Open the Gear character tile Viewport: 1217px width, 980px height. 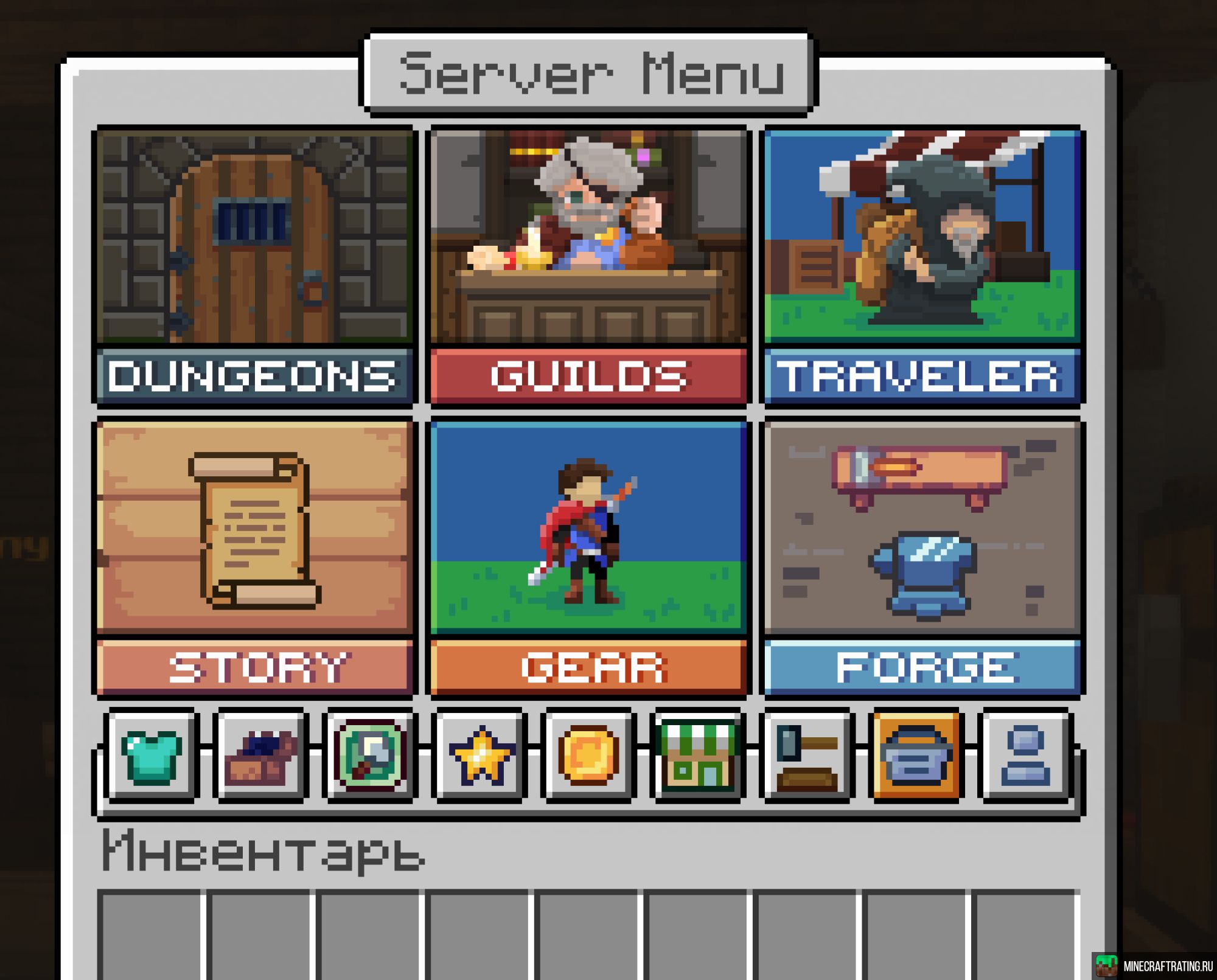click(x=588, y=557)
